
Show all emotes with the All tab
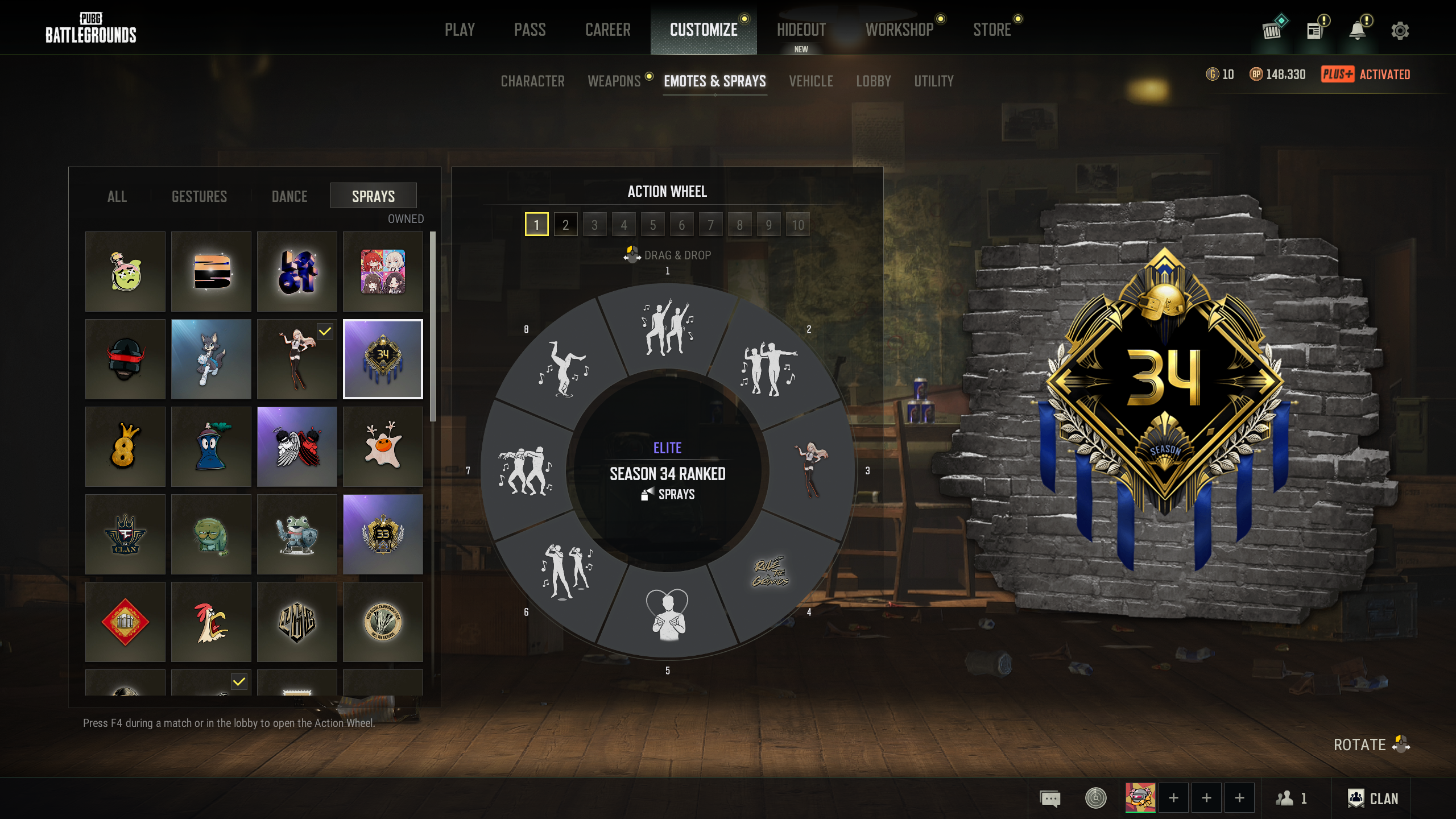click(x=117, y=196)
